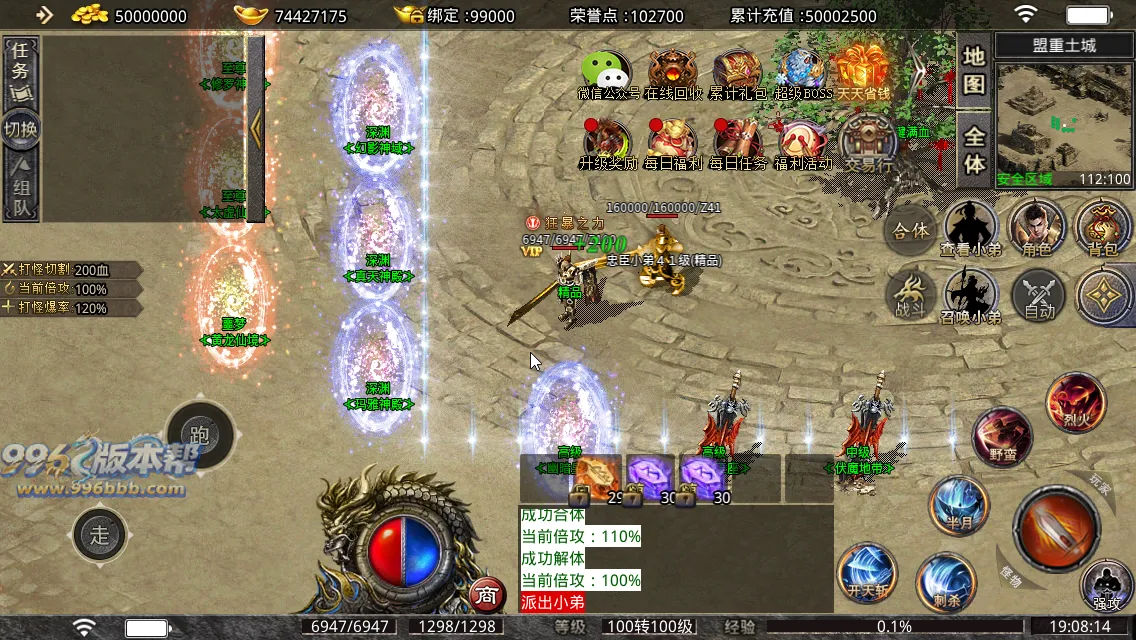Open the 地图 map button

tap(974, 70)
